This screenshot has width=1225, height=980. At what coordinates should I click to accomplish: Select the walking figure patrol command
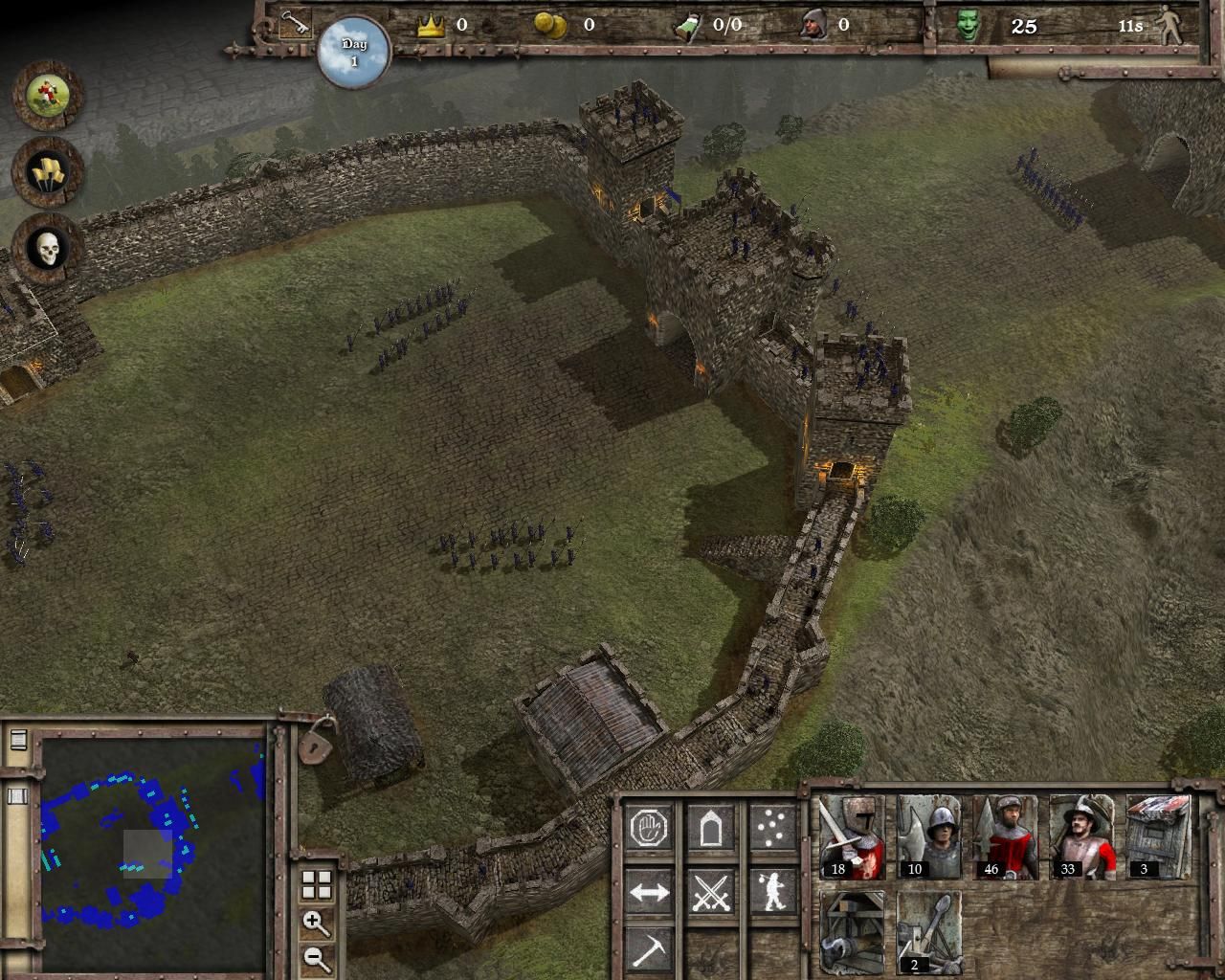(x=771, y=892)
